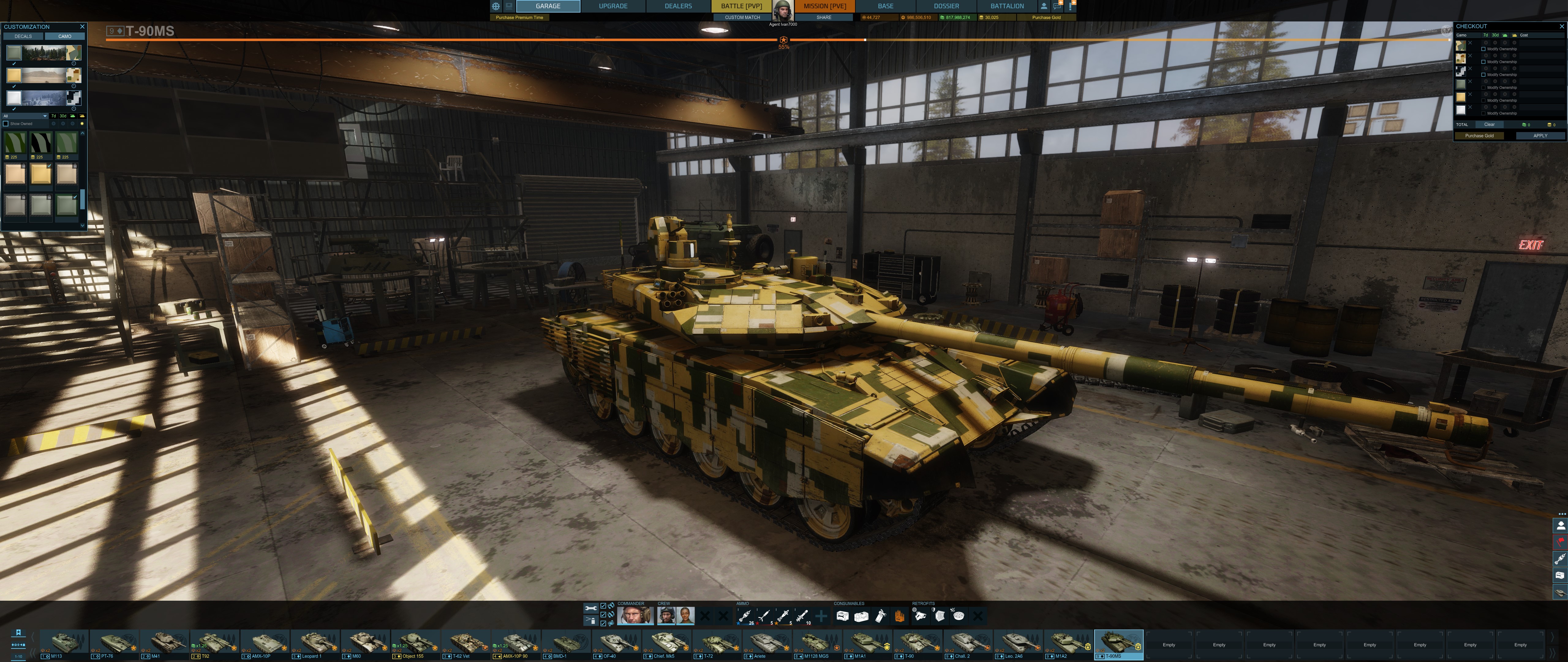Open the settings gear icon
This screenshot has height=662, width=1568.
(496, 6)
